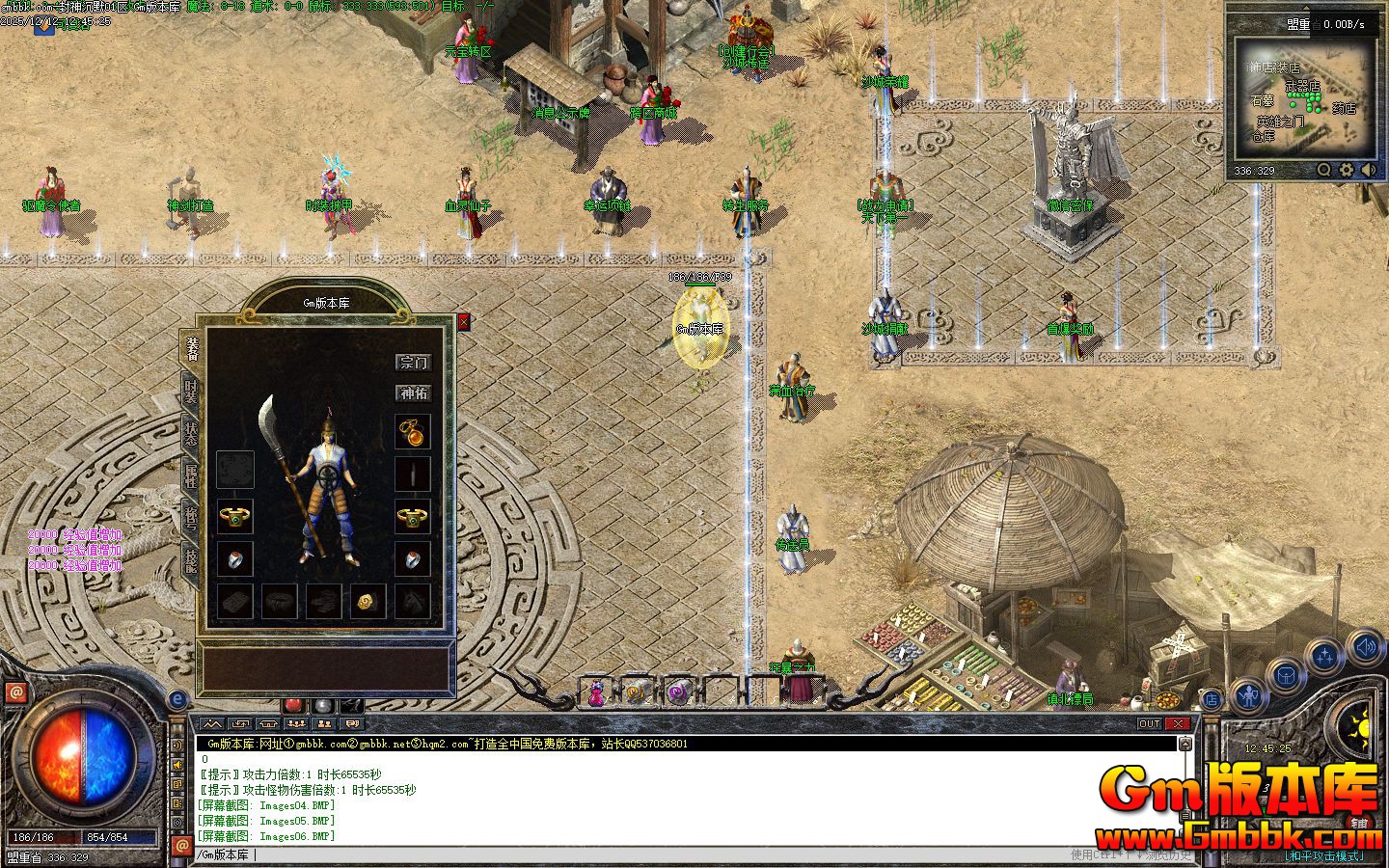This screenshot has height=868, width=1389.
Task: Click the minimap magnifier button
Action: tap(1324, 171)
